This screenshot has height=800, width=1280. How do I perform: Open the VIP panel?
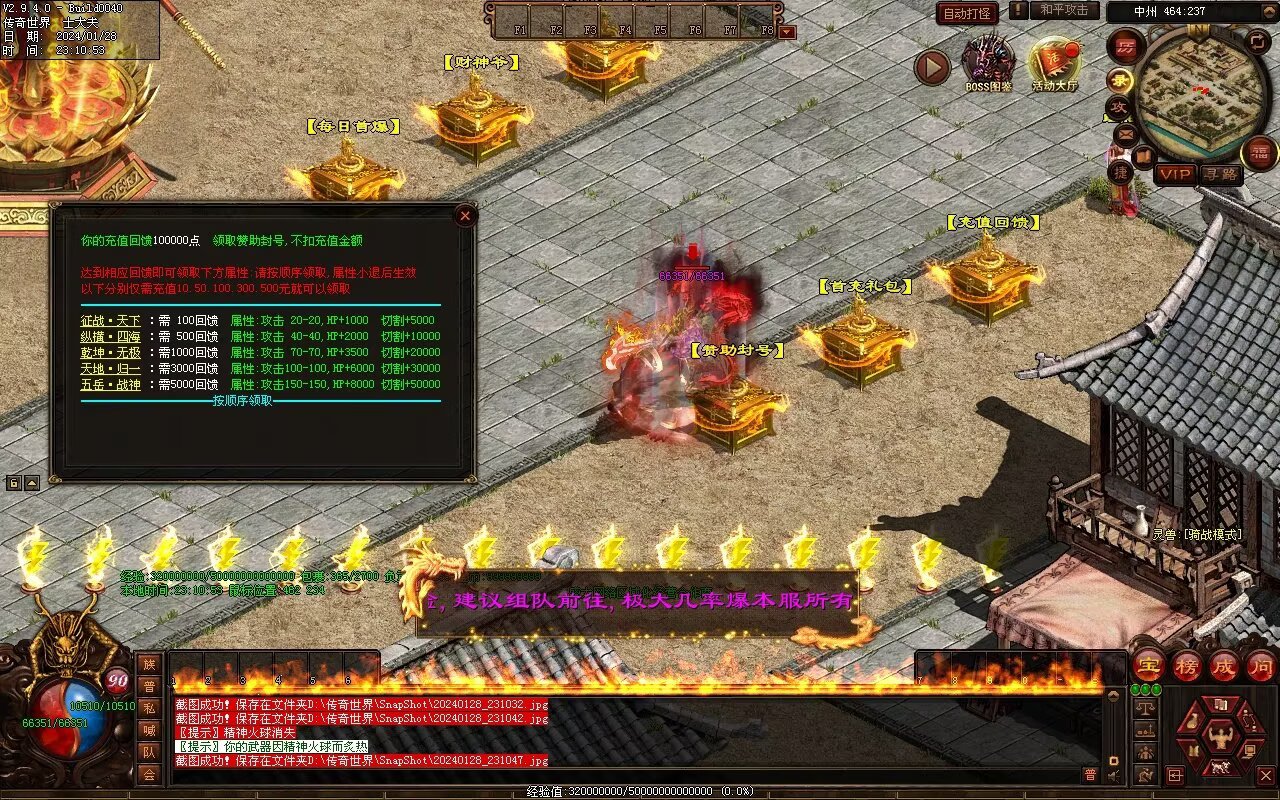tap(1176, 174)
